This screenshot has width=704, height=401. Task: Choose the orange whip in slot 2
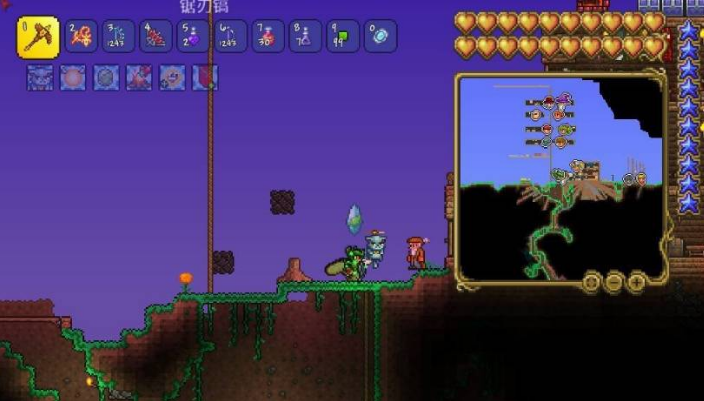click(81, 37)
